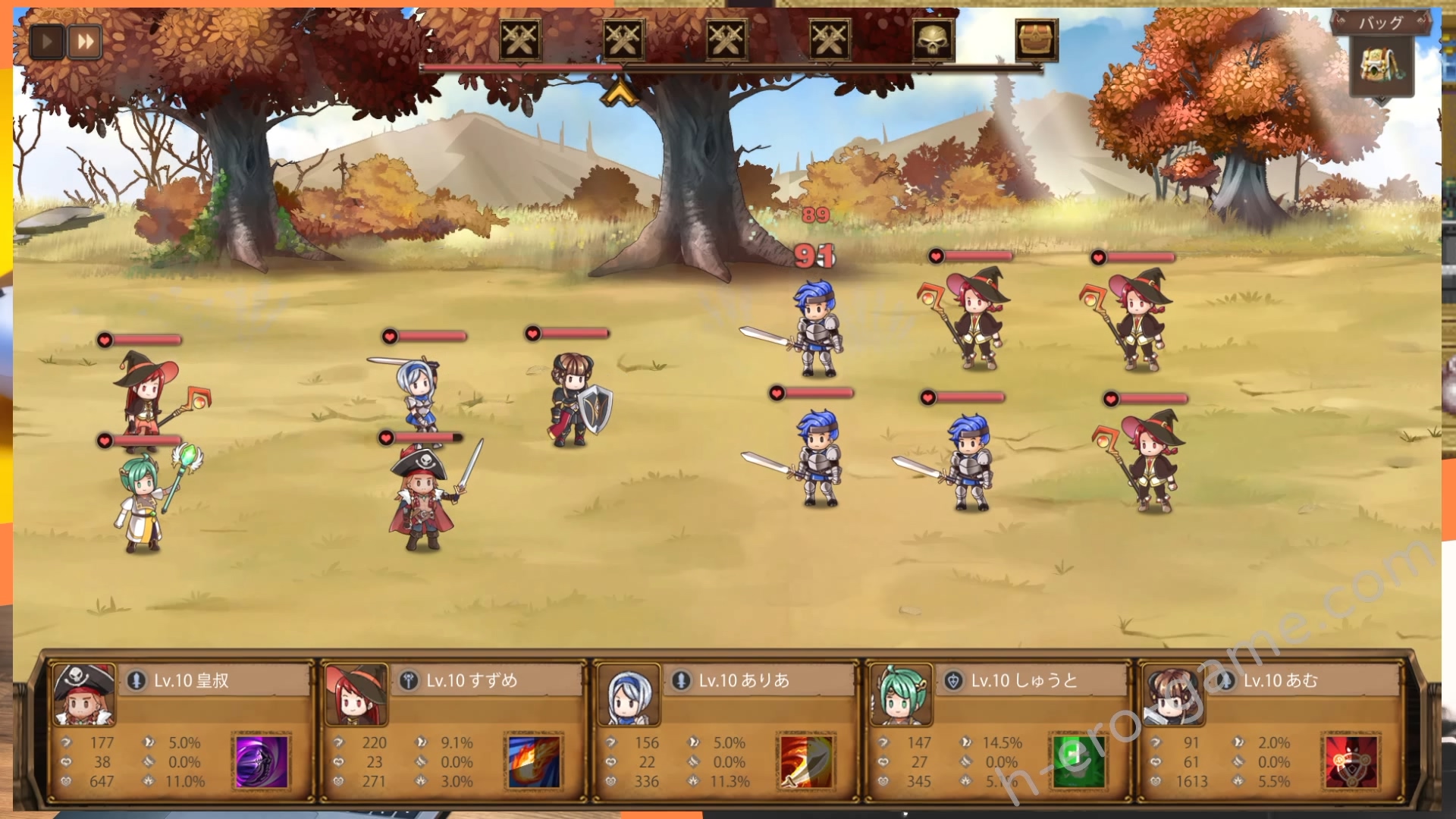Activate あむ's red skill icon

pos(1351,761)
